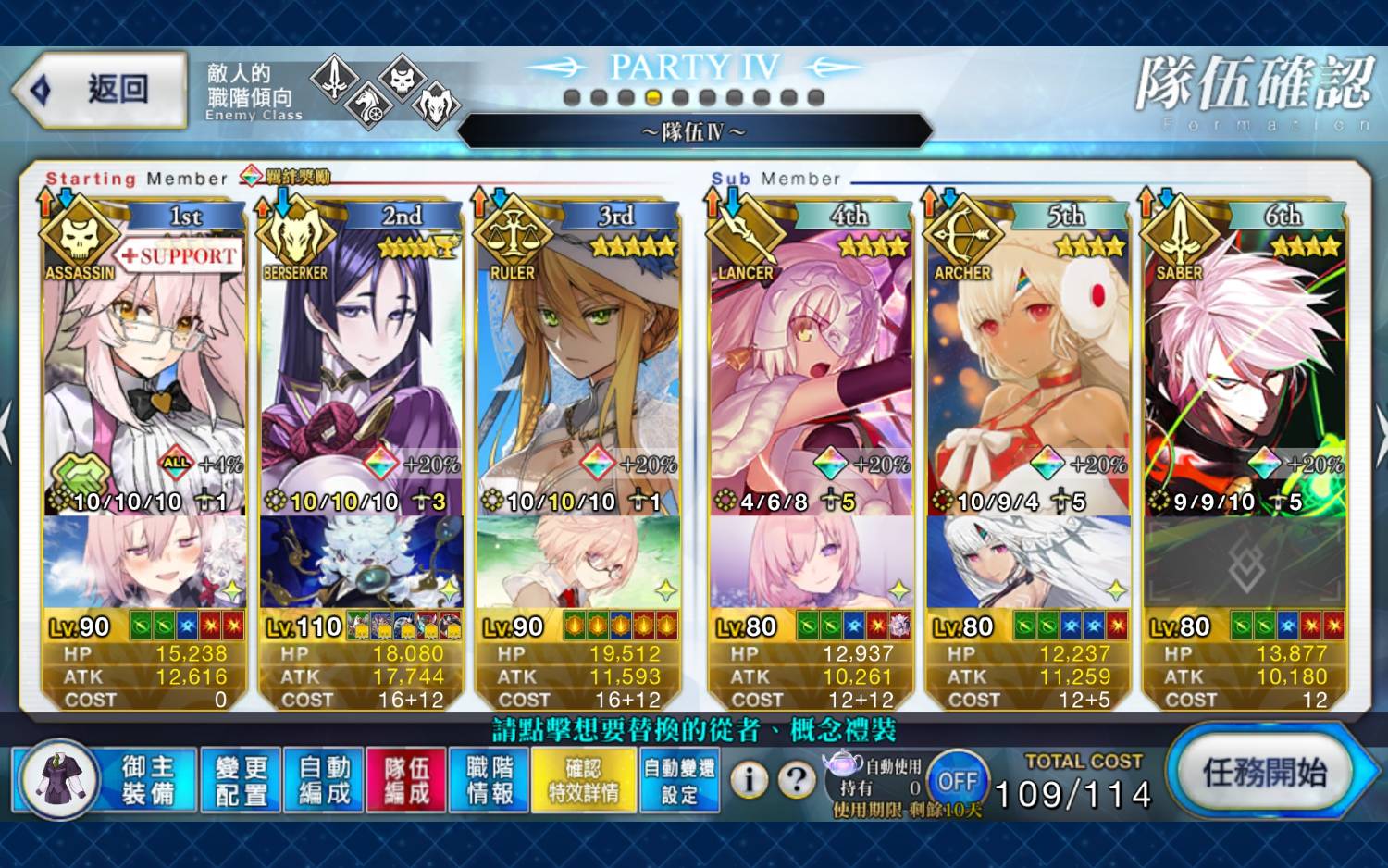Image resolution: width=1388 pixels, height=868 pixels.
Task: Switch to the first party dot
Action: [x=572, y=97]
